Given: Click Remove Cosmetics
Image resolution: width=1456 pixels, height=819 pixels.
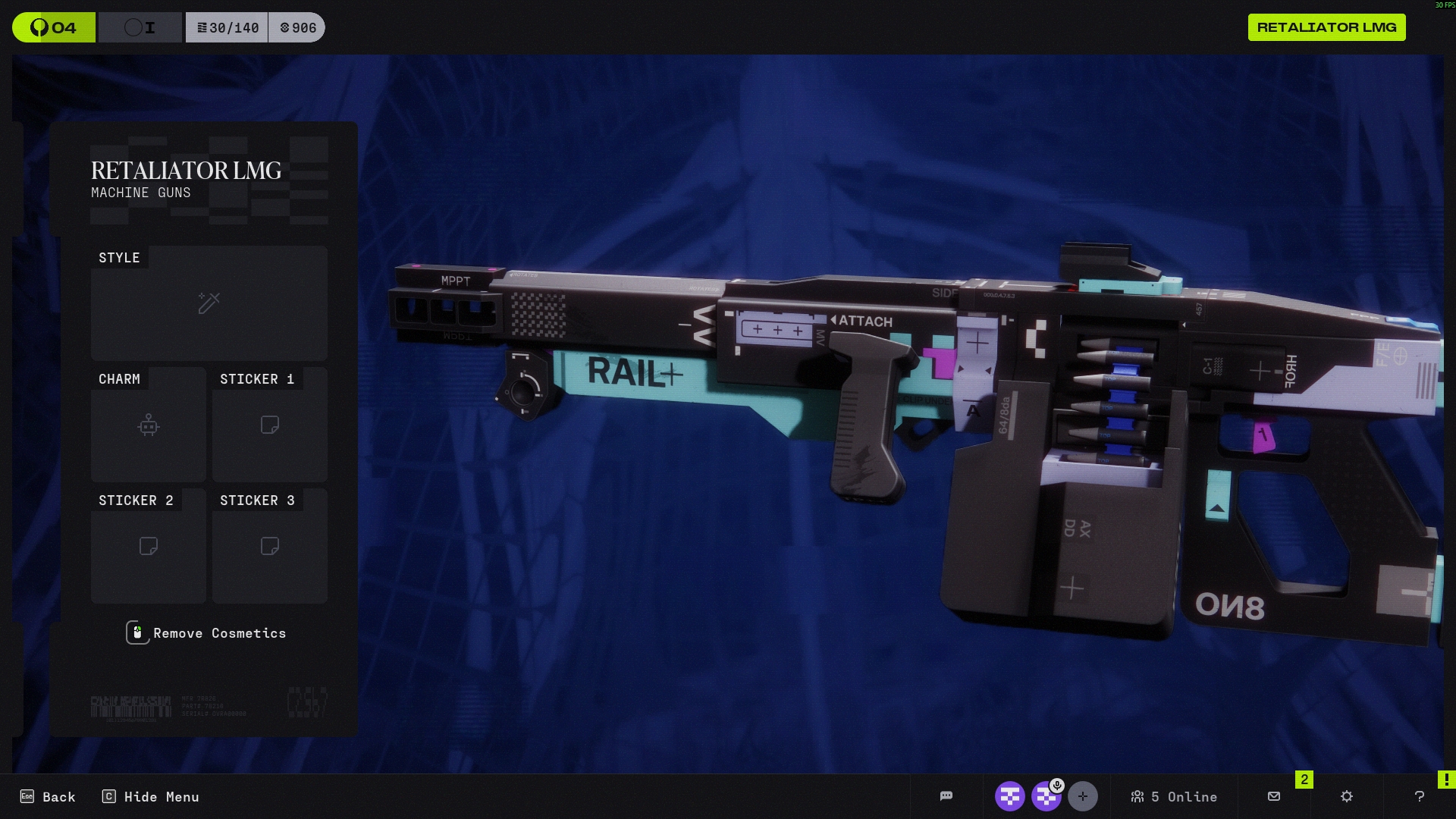Looking at the screenshot, I should (x=206, y=633).
